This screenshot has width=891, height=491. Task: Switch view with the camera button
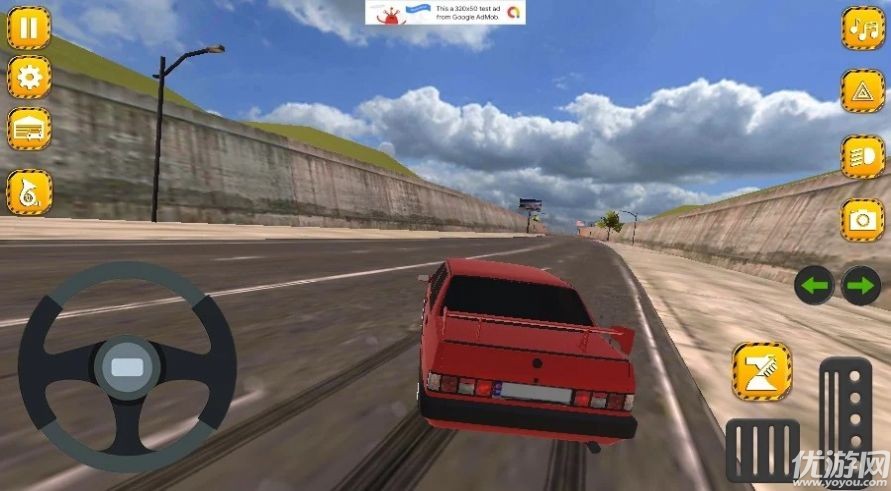862,220
